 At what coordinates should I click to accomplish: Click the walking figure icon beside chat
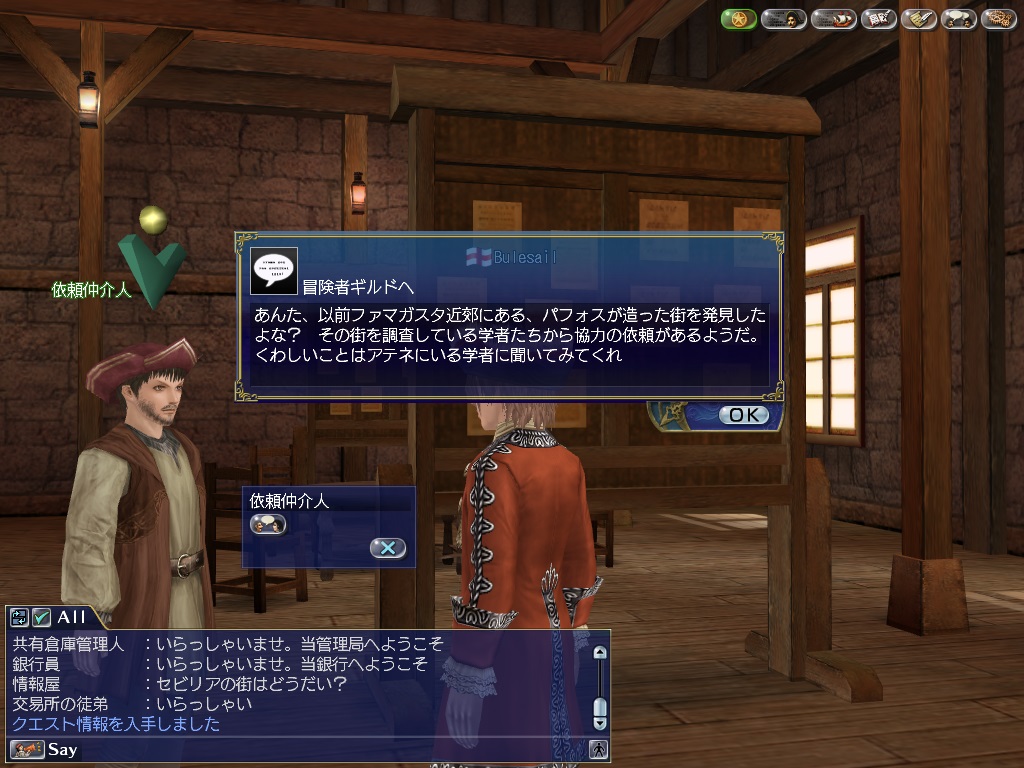(x=598, y=749)
